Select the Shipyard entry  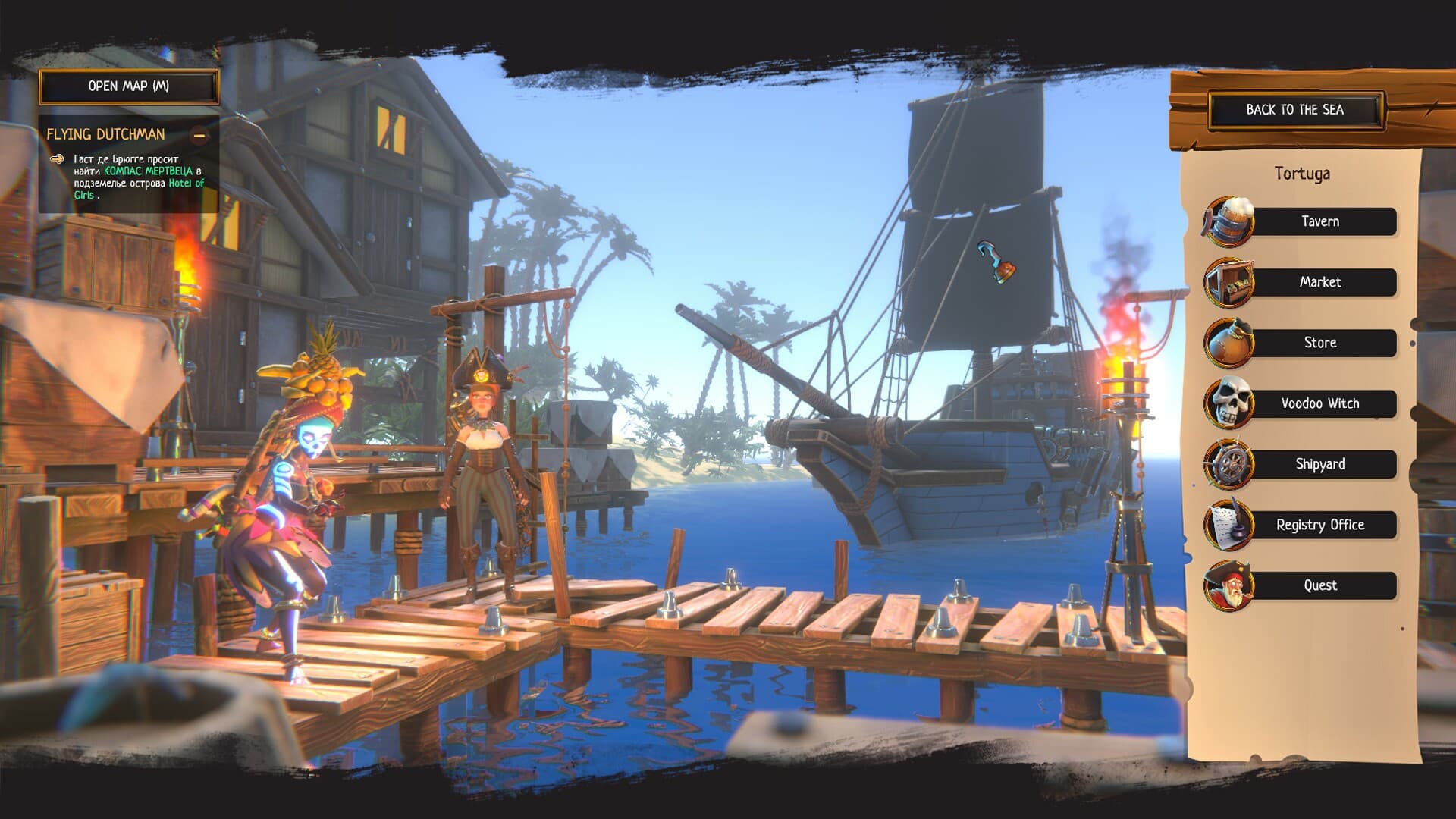click(1320, 464)
